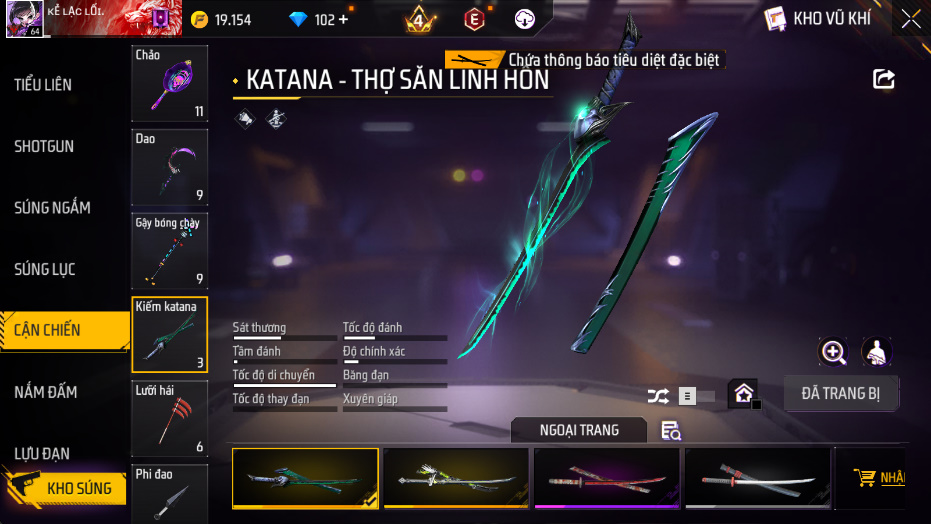Viewport: 931px width, 524px height.
Task: Zoom in with the magnifier icon
Action: coord(833,352)
